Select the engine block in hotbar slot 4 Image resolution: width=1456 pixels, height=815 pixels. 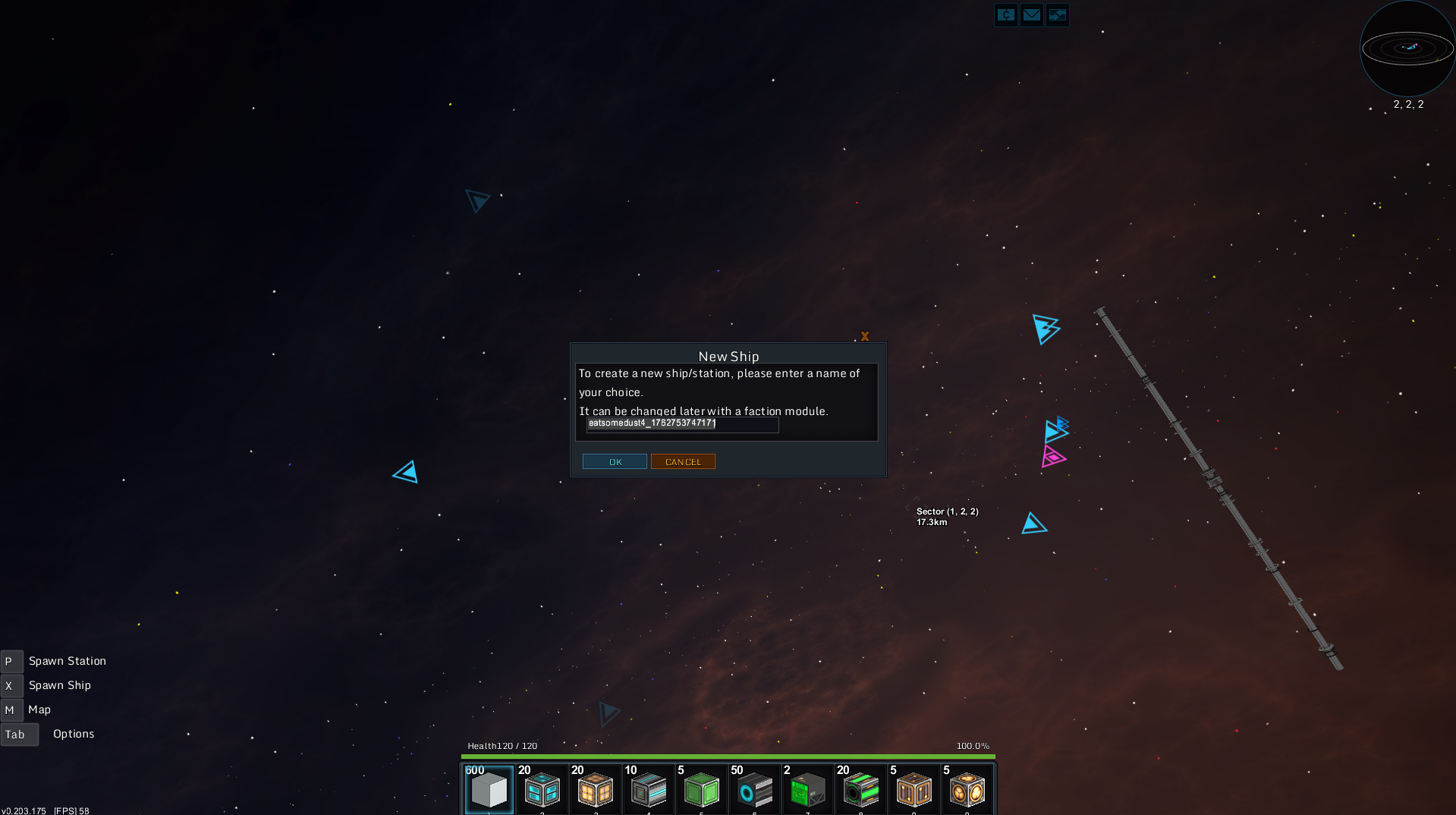(648, 790)
